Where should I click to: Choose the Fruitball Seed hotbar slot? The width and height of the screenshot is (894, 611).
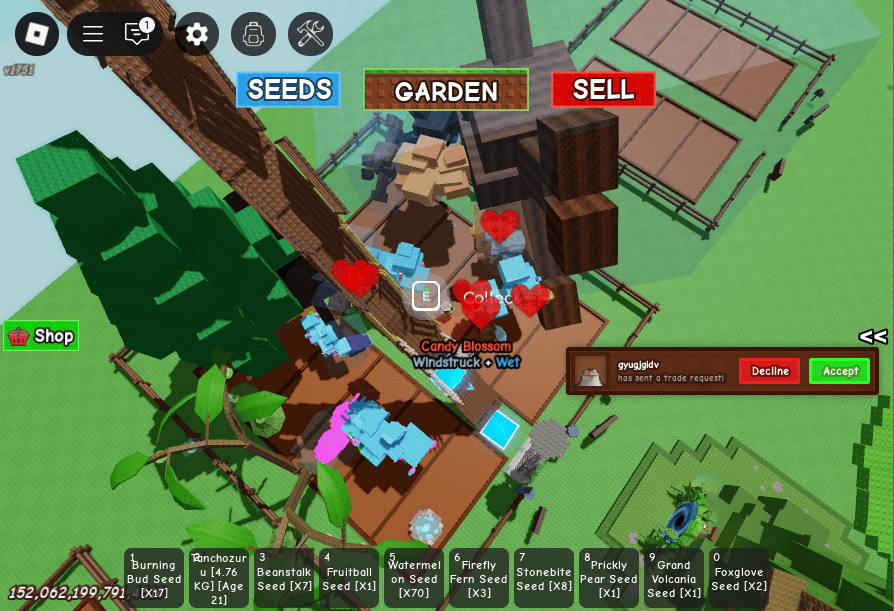349,578
